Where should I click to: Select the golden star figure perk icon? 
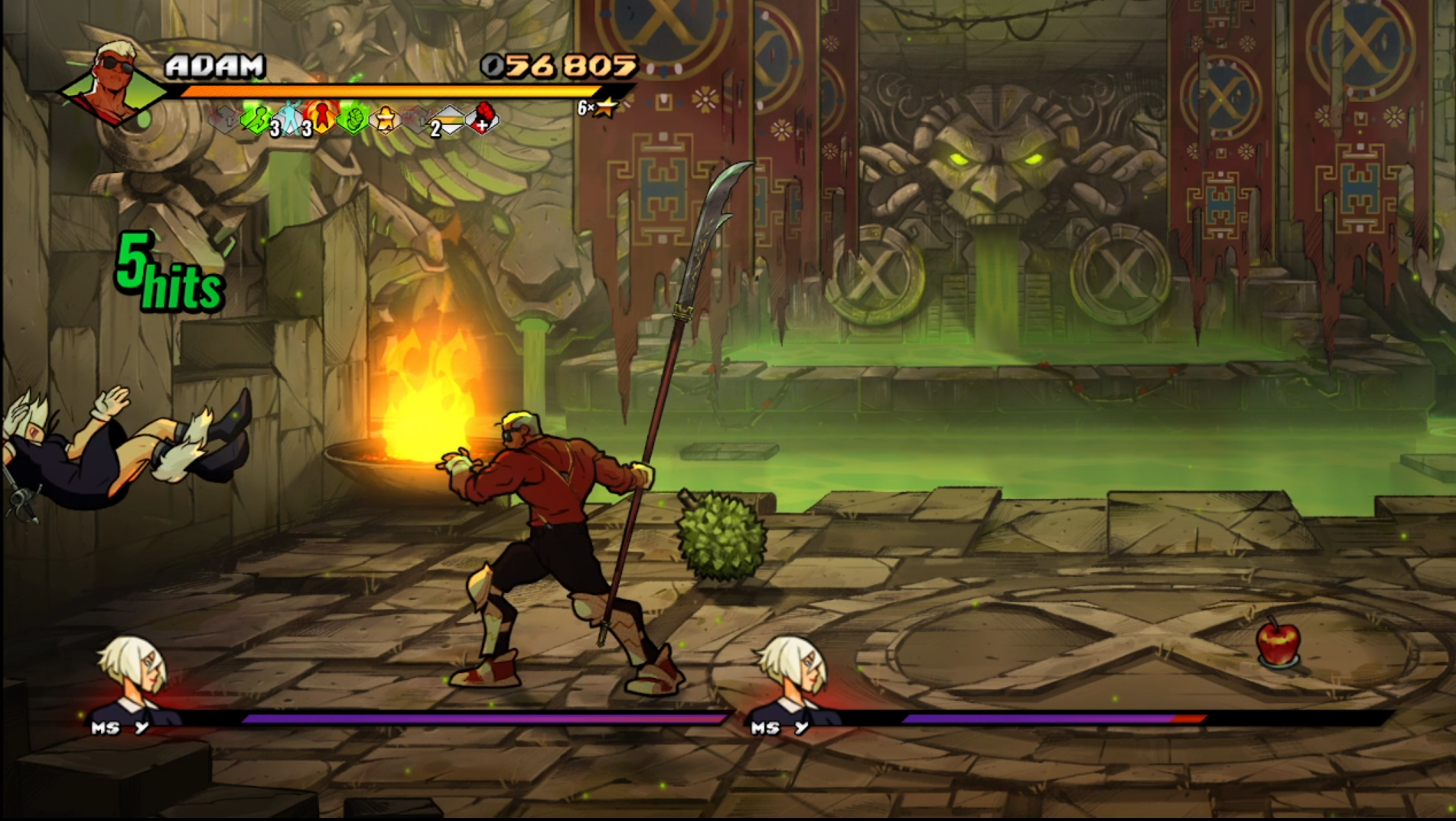(x=385, y=119)
